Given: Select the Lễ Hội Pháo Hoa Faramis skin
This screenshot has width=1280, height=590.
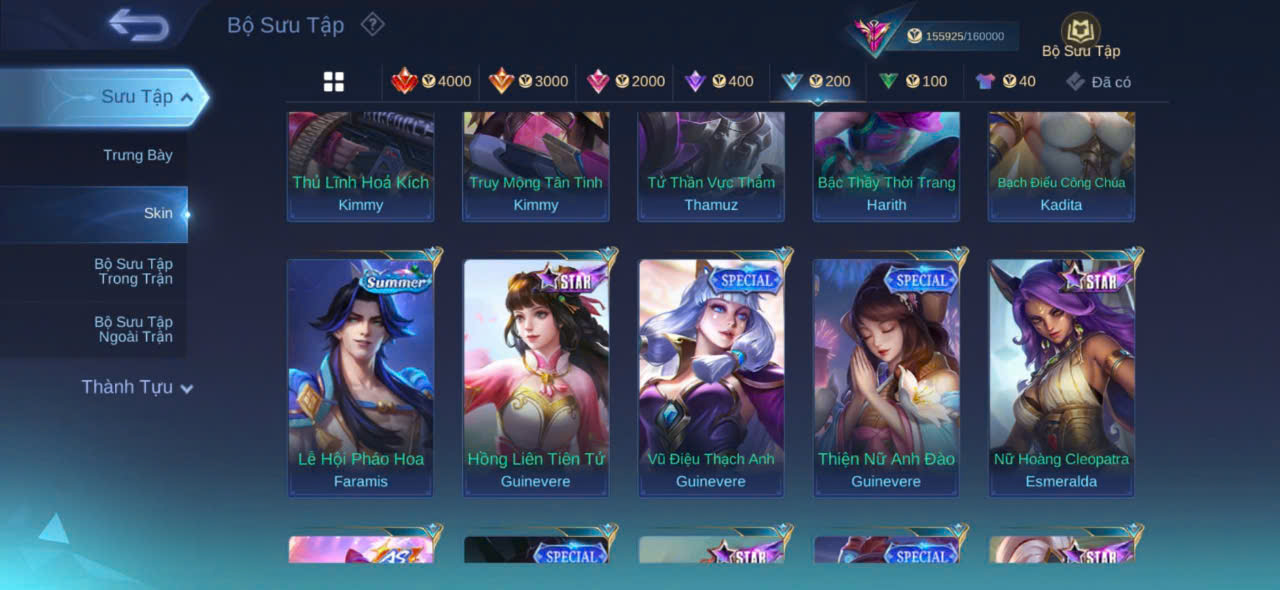Looking at the screenshot, I should pos(361,377).
